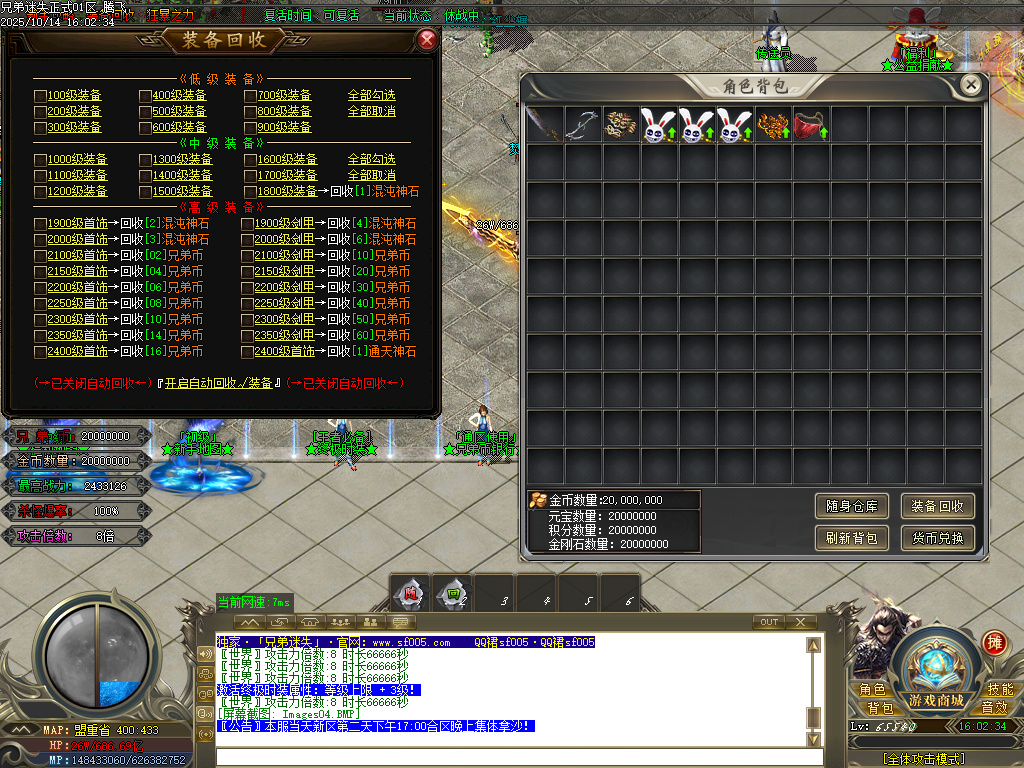Viewport: 1024px width, 768px height.
Task: Refresh the bag with 刷新背包
Action: click(851, 538)
